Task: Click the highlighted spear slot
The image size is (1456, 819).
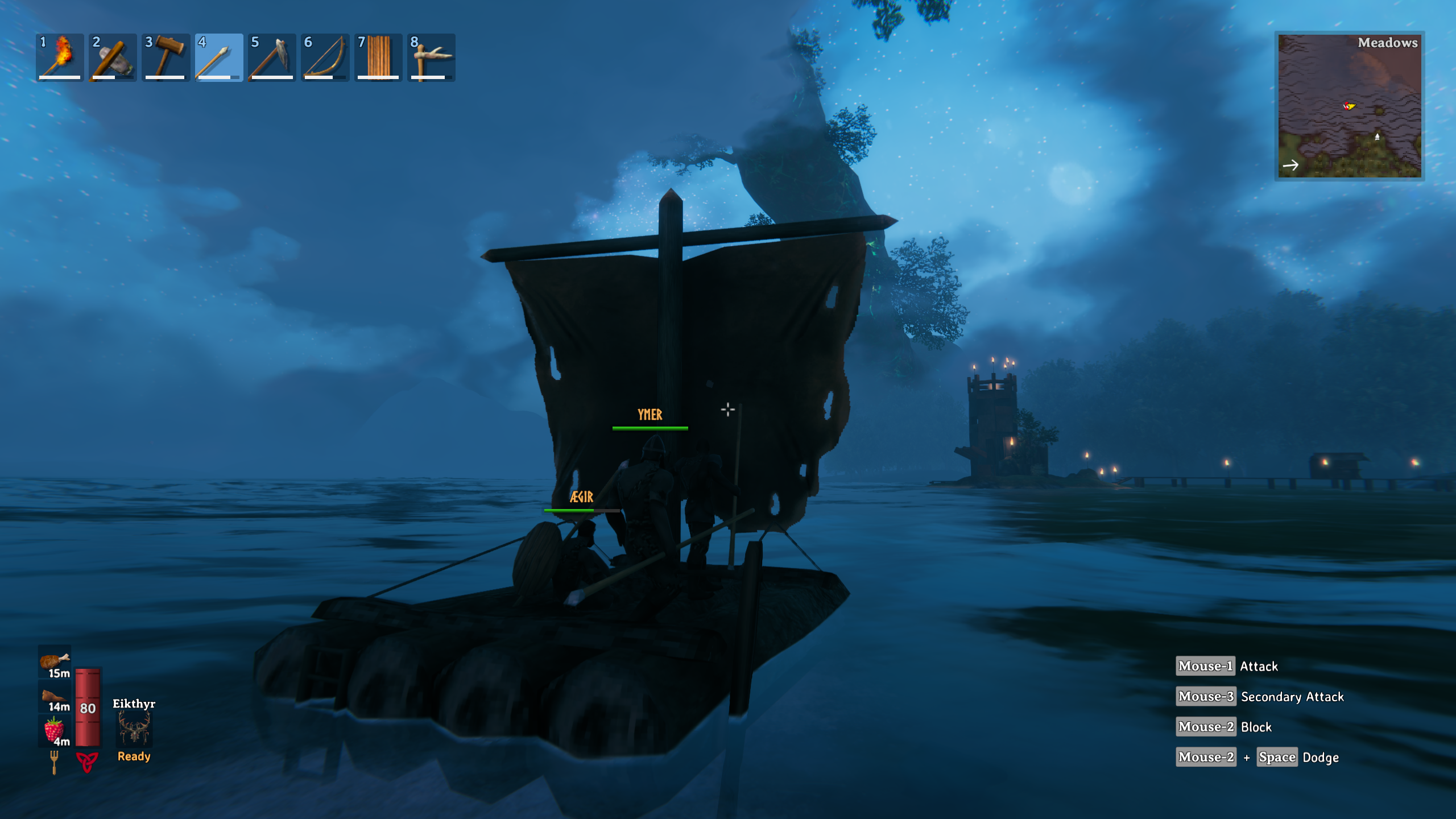Action: 219,57
